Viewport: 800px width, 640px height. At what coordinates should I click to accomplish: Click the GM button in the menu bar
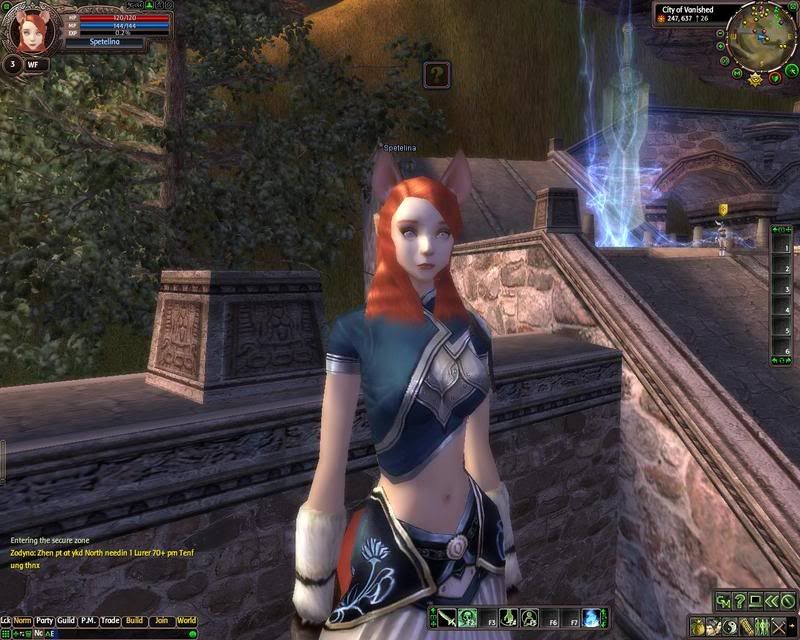point(722,601)
